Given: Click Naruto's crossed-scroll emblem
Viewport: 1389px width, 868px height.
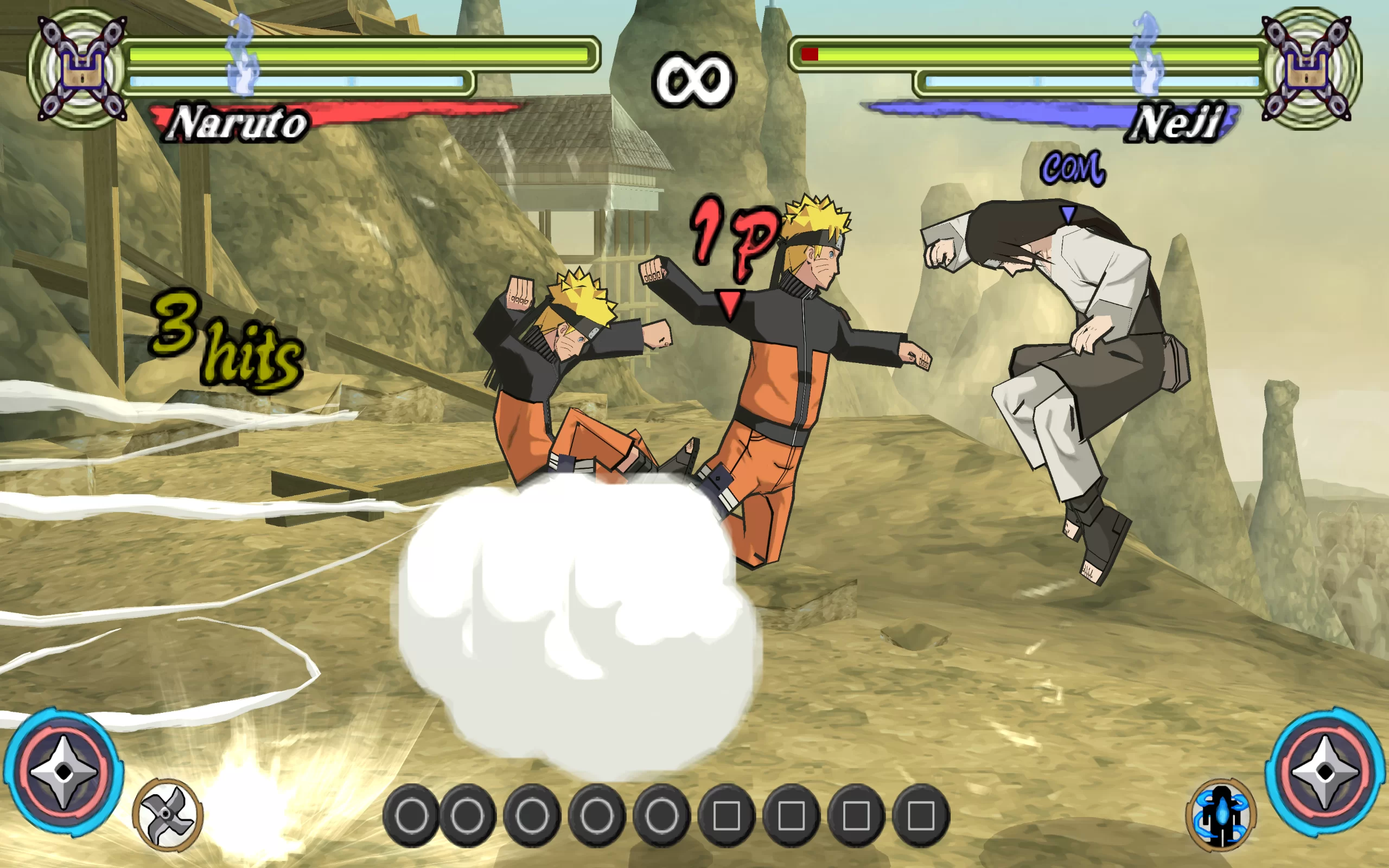Looking at the screenshot, I should [x=81, y=69].
